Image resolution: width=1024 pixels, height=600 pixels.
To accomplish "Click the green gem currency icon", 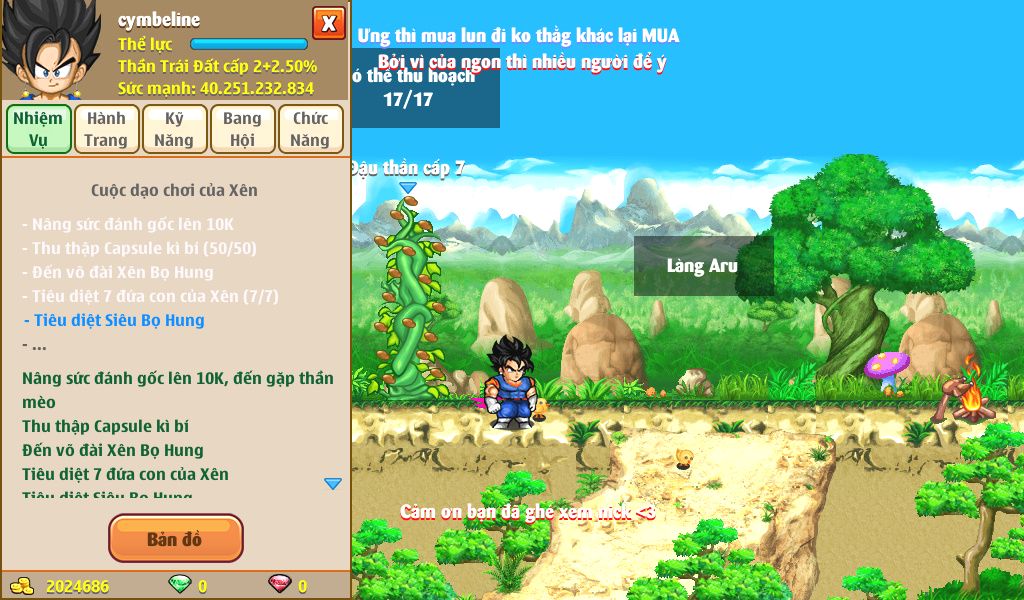I will [179, 586].
